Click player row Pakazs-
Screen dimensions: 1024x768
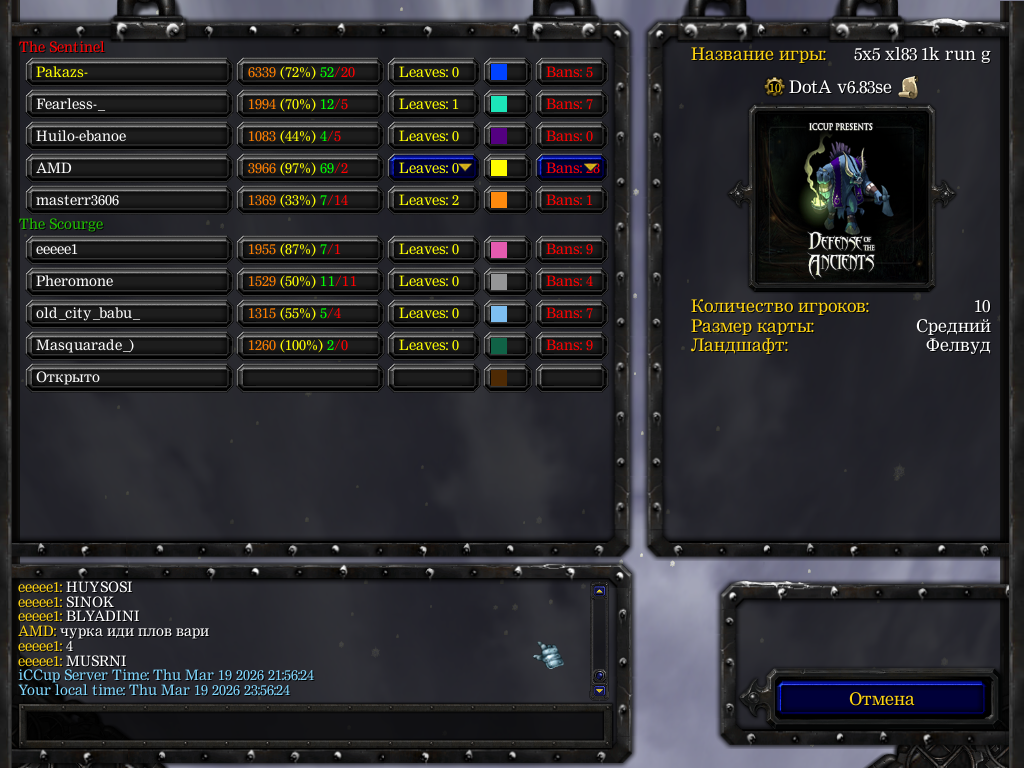(x=129, y=72)
